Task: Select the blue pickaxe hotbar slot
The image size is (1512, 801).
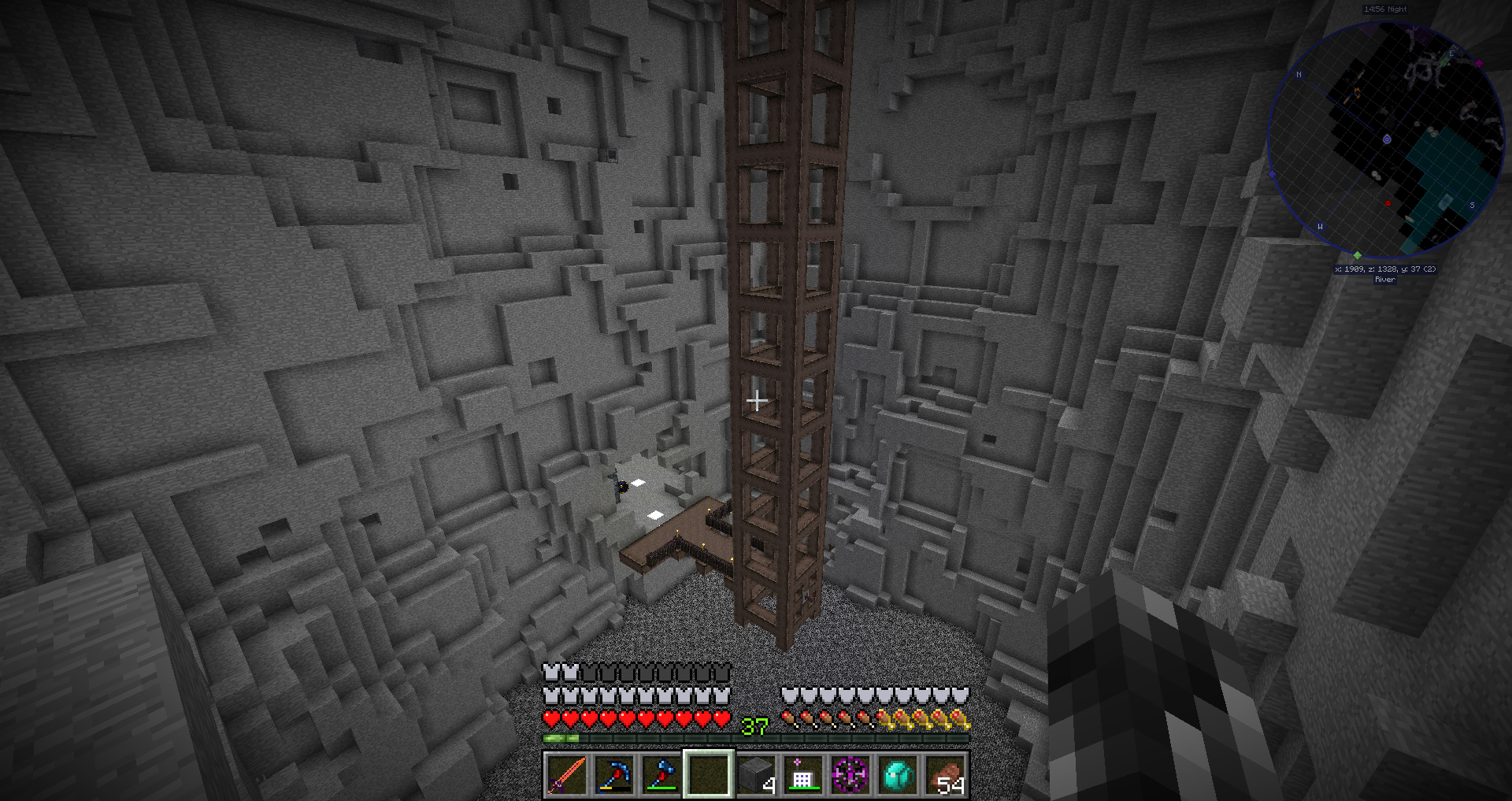Action: (x=613, y=774)
